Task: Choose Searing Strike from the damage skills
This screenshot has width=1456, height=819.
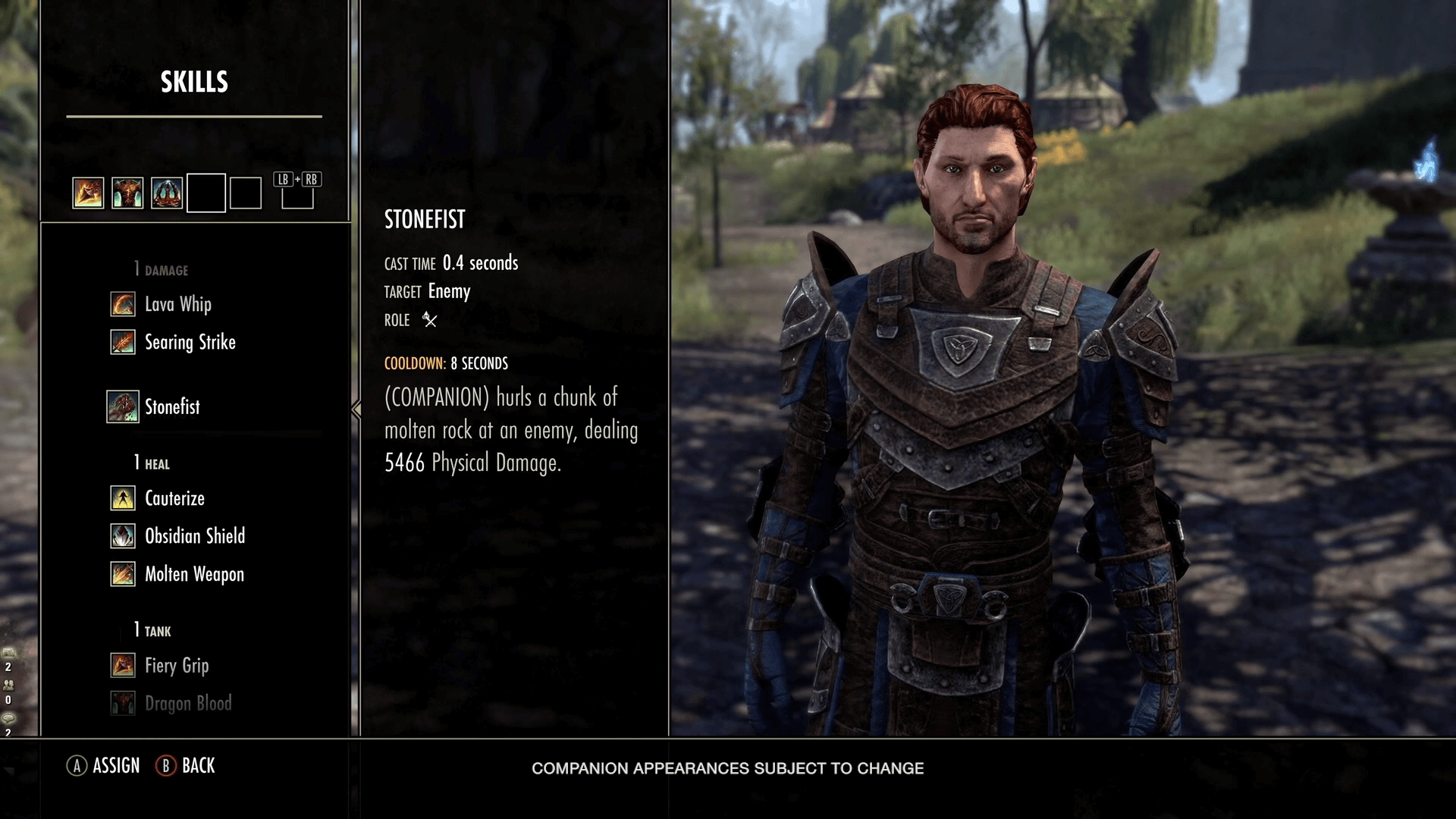Action: point(190,343)
